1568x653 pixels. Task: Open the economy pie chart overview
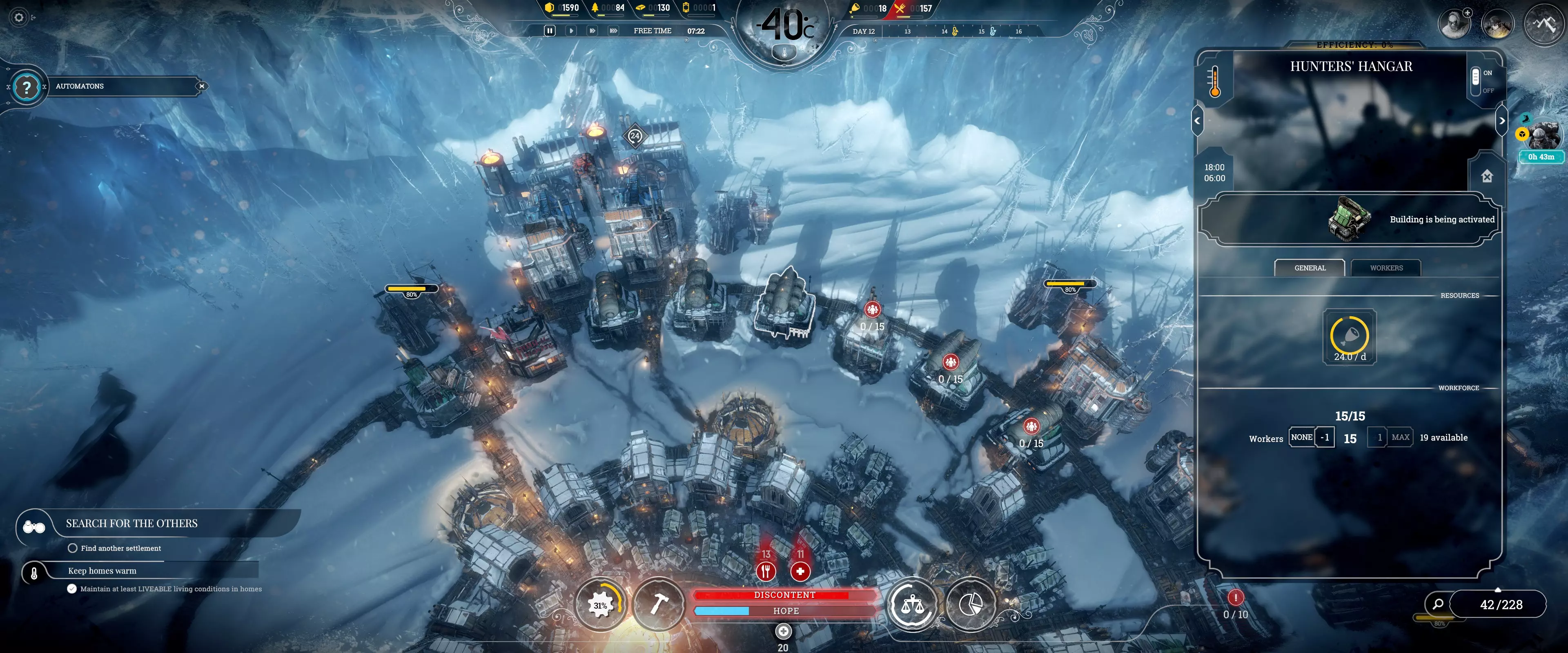coord(970,604)
